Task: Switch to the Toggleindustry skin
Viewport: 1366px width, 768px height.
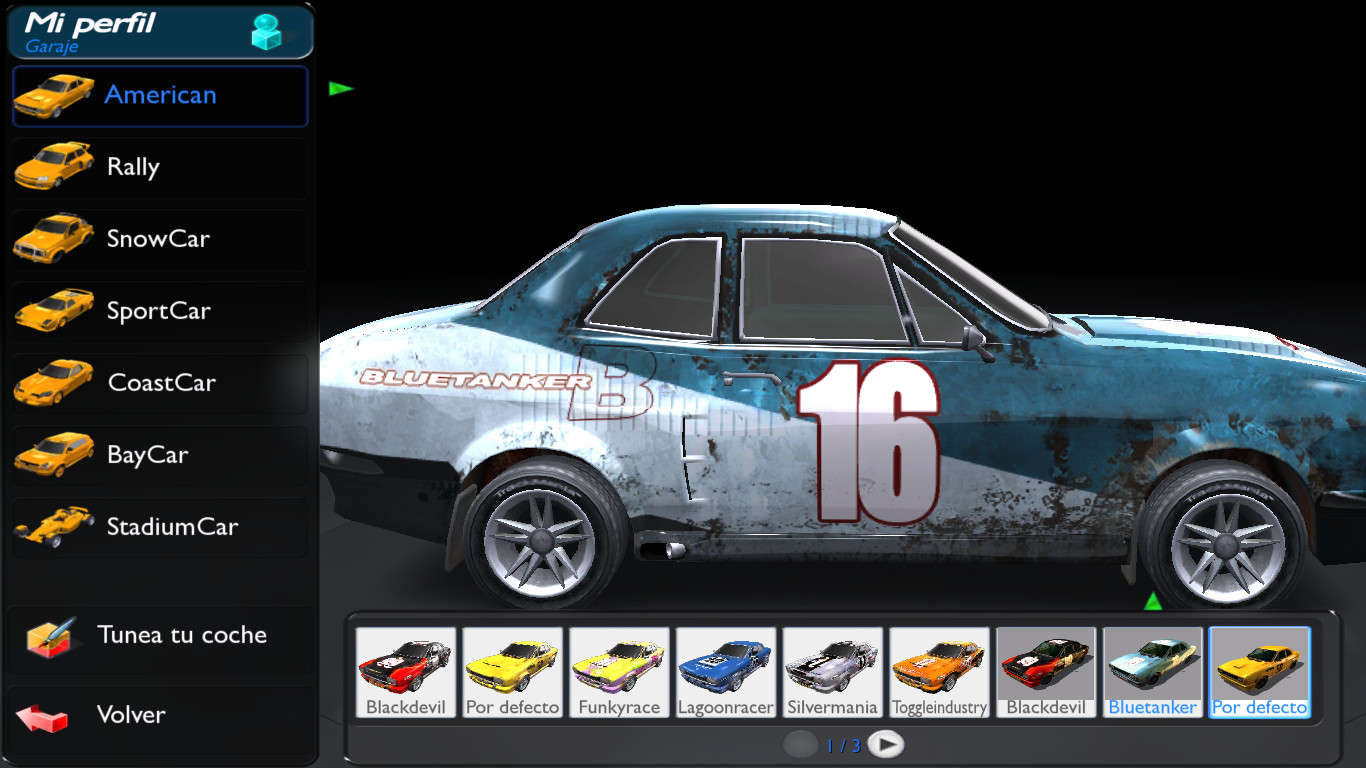Action: [x=940, y=665]
